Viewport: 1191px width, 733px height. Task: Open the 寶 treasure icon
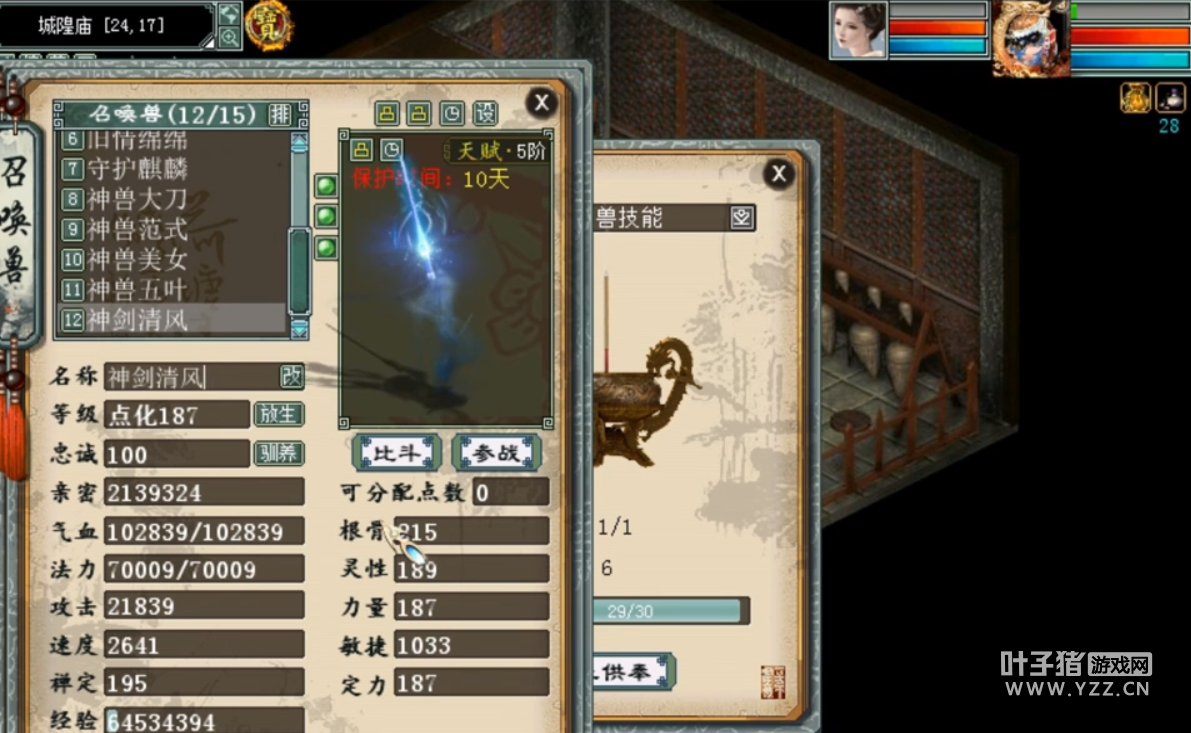click(x=268, y=24)
